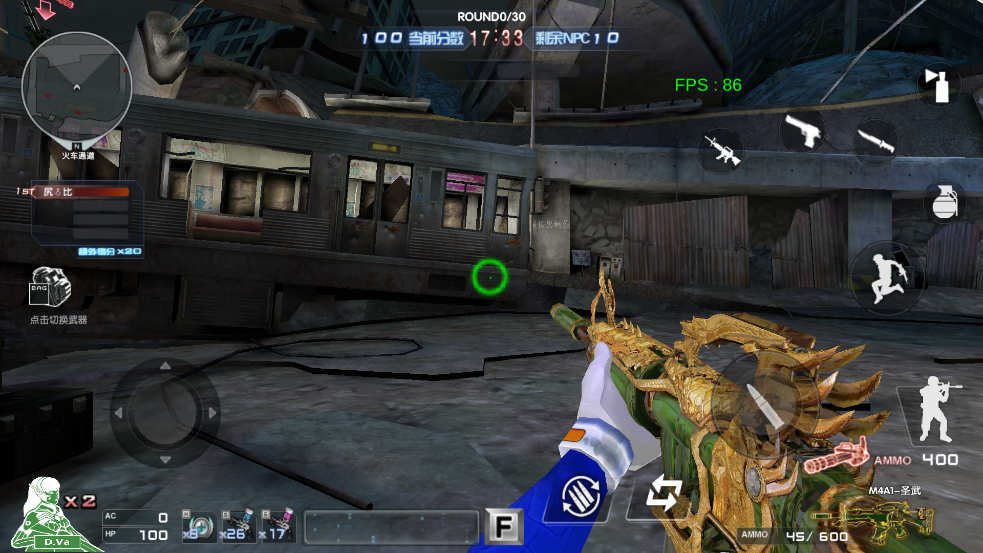Screen dimensions: 983x553
Task: Switch to the pistol sidearm
Action: pyautogui.click(x=803, y=131)
